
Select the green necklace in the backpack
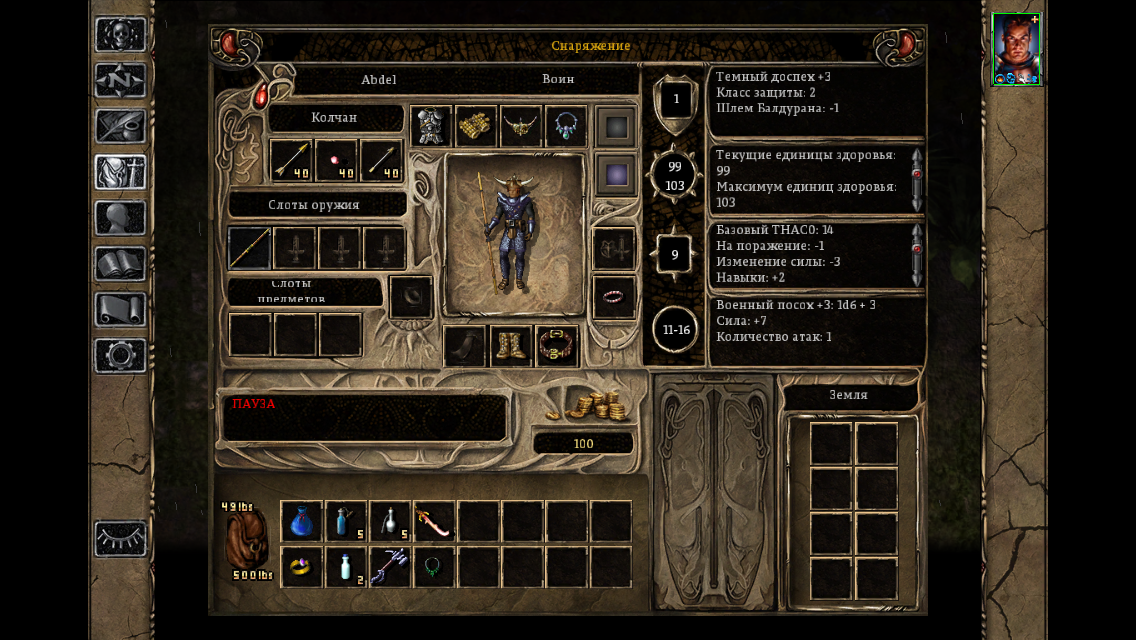coord(433,567)
